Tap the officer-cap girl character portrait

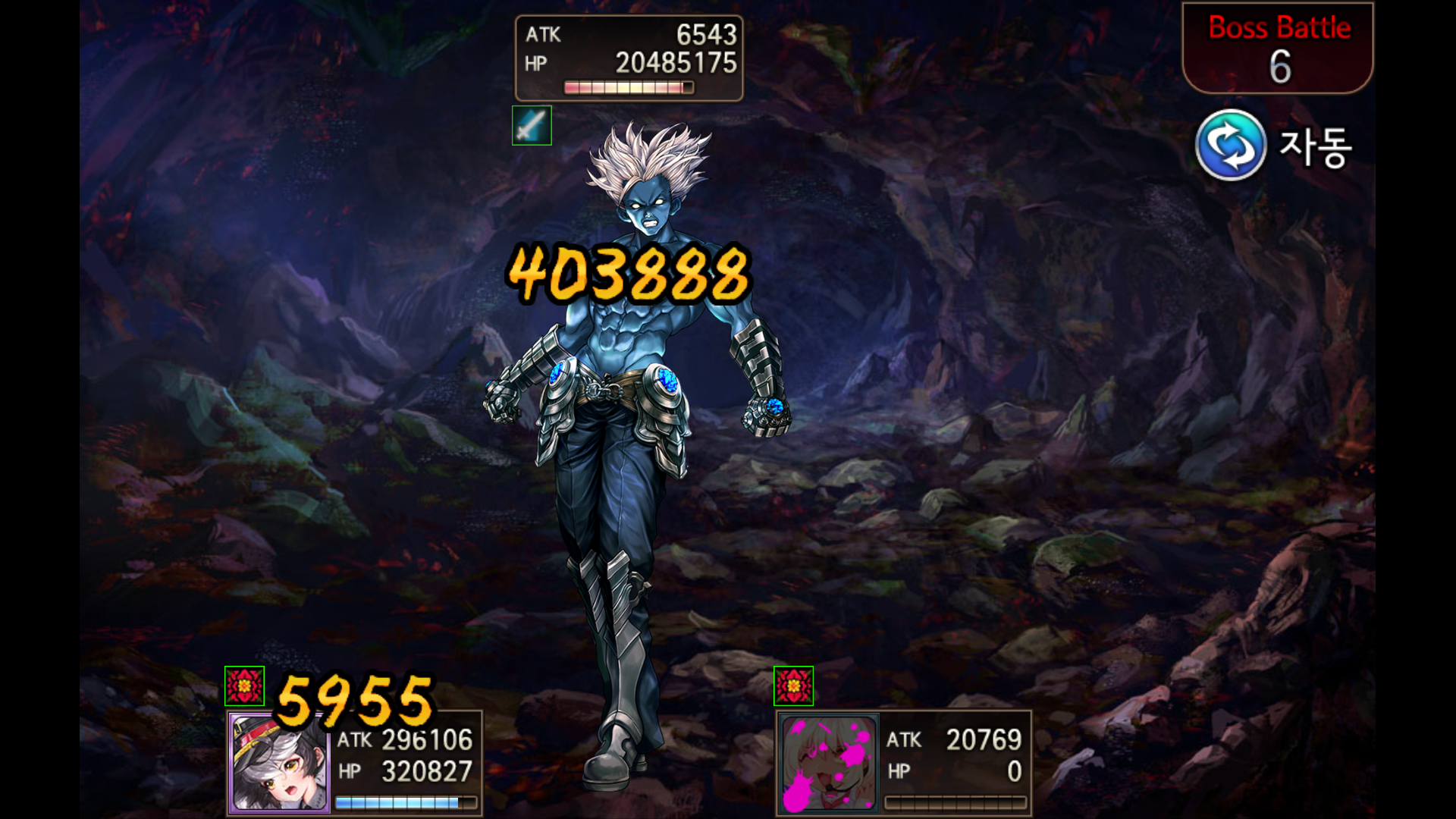pos(279,763)
